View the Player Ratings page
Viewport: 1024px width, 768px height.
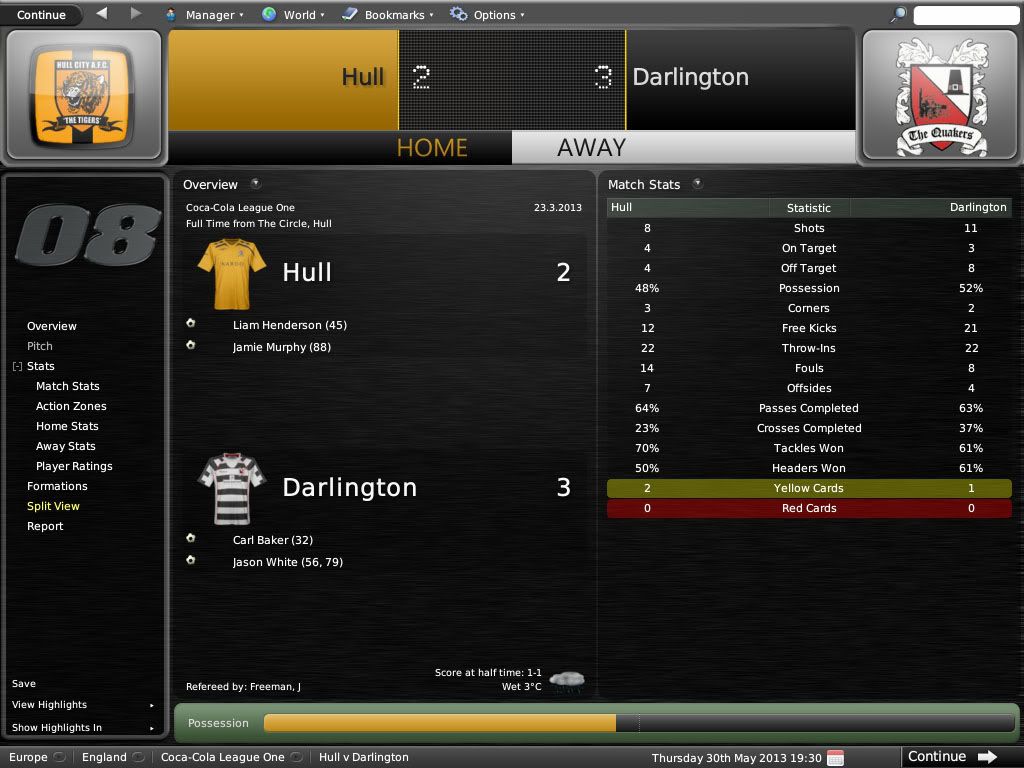74,466
